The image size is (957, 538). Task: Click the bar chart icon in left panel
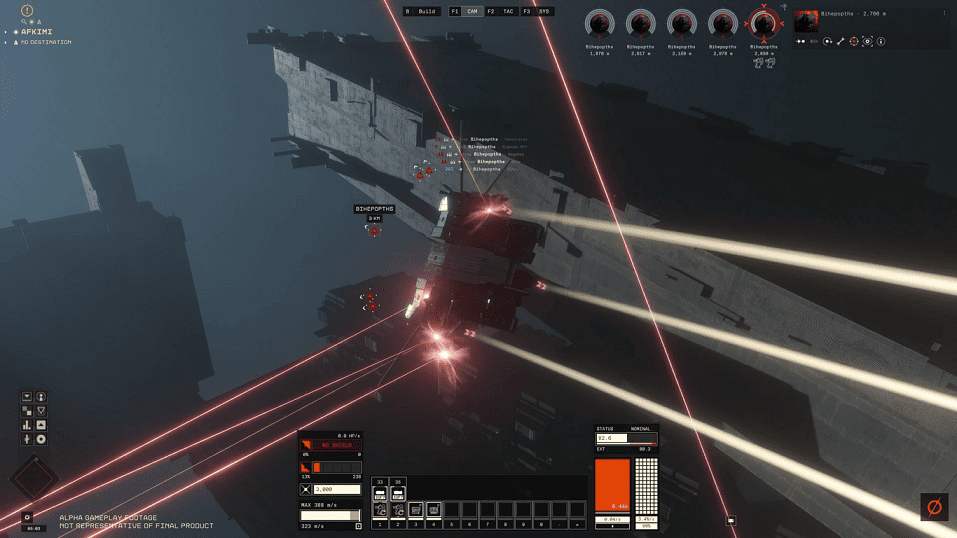(27, 425)
